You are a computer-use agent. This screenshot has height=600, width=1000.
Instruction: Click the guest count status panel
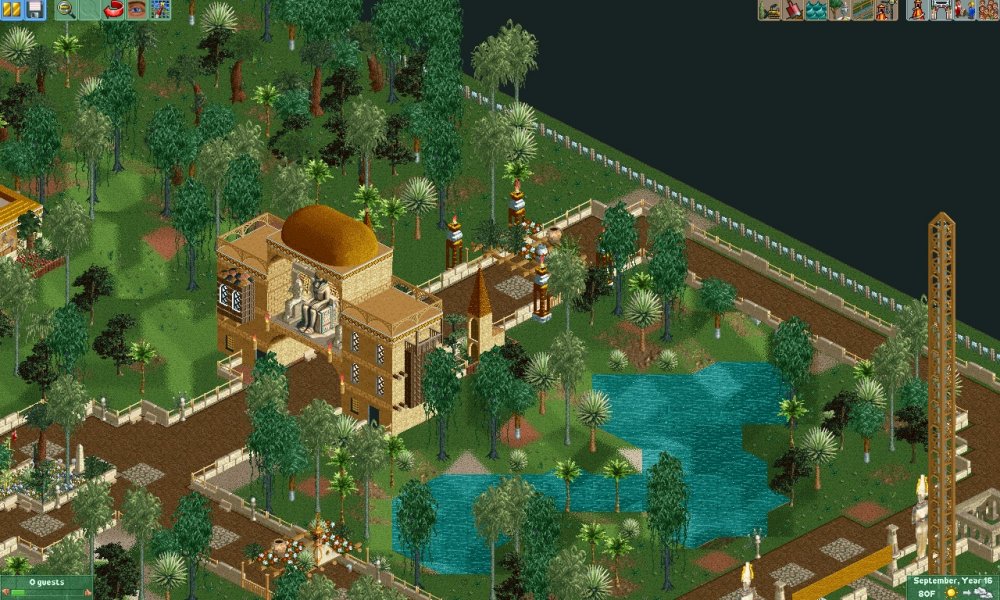click(46, 587)
